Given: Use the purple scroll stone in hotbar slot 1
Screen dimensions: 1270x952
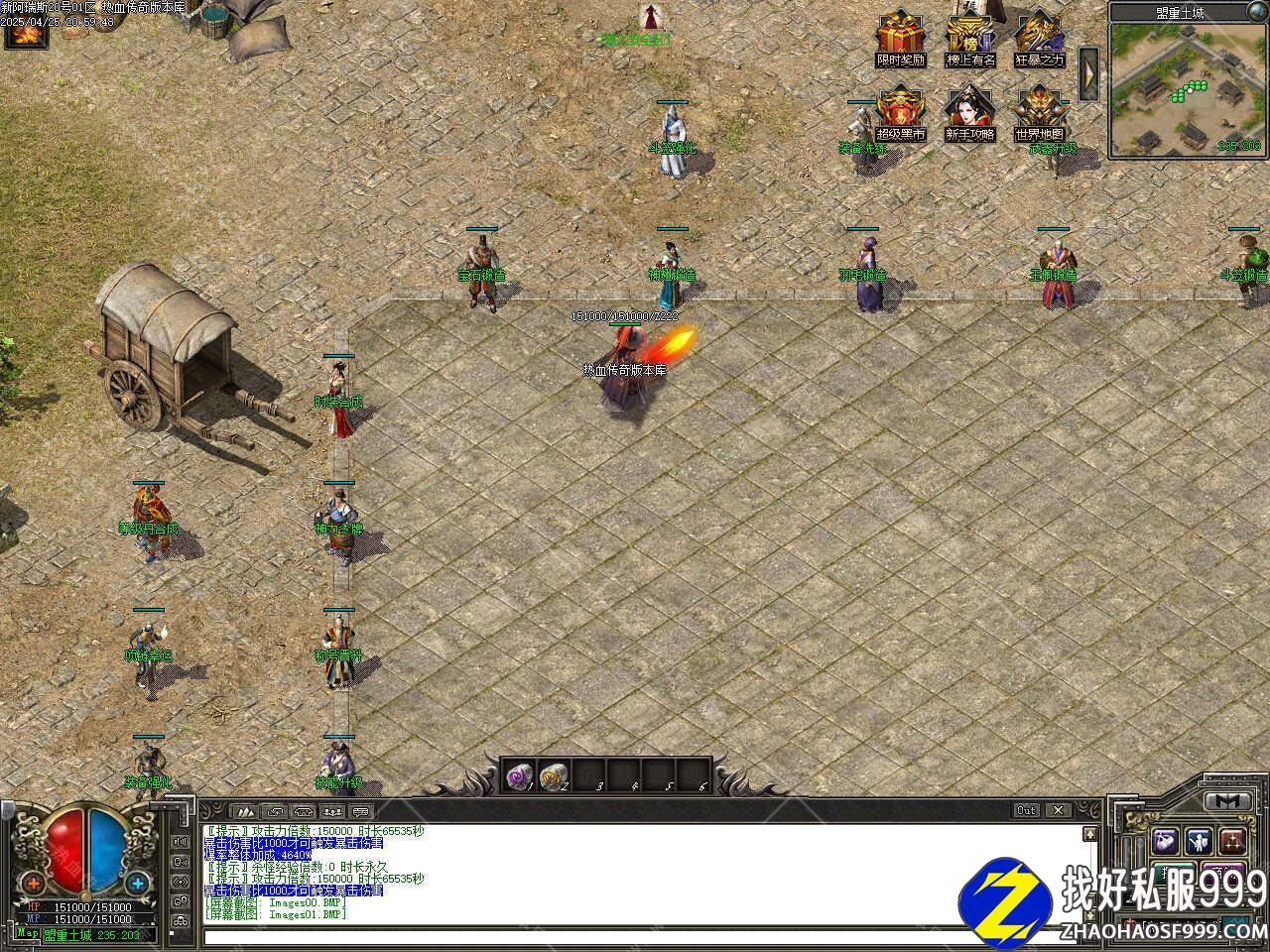Looking at the screenshot, I should pos(519,774).
